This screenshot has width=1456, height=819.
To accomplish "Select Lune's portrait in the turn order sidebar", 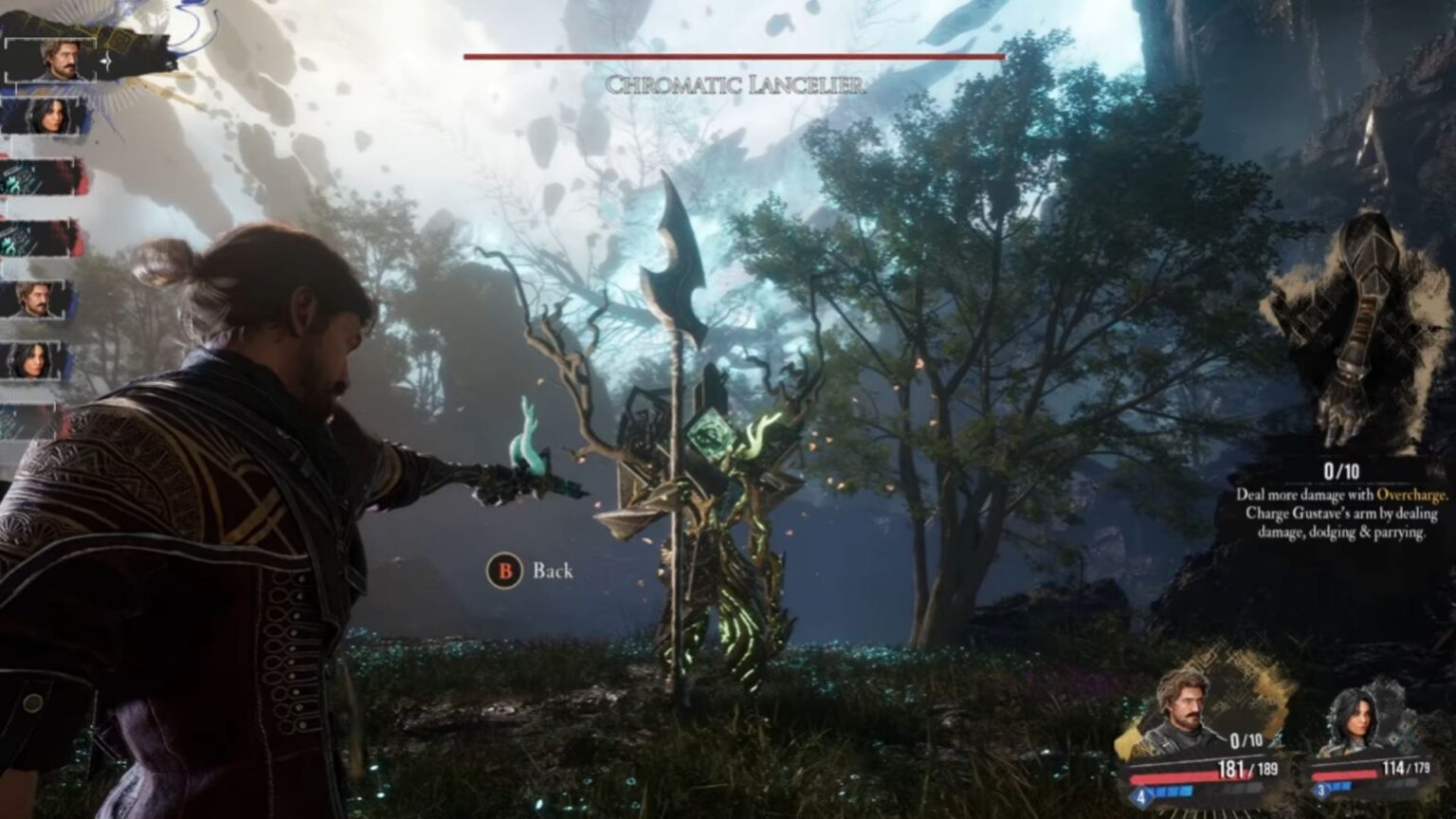I will pos(49,116).
